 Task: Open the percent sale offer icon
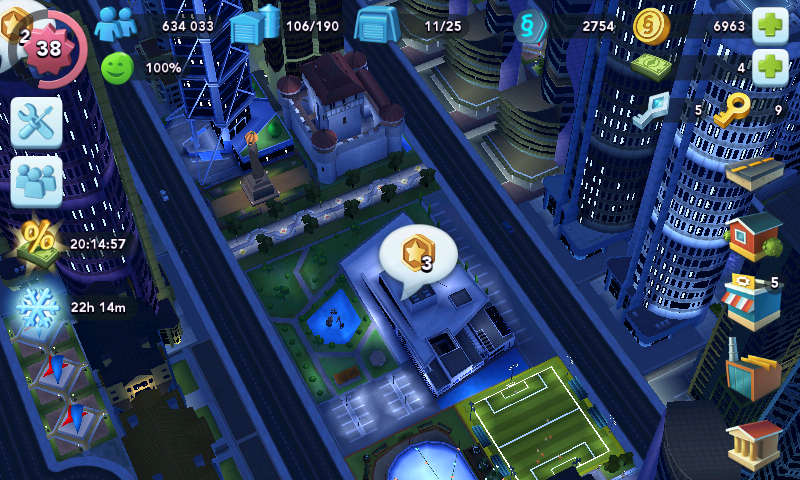click(38, 241)
